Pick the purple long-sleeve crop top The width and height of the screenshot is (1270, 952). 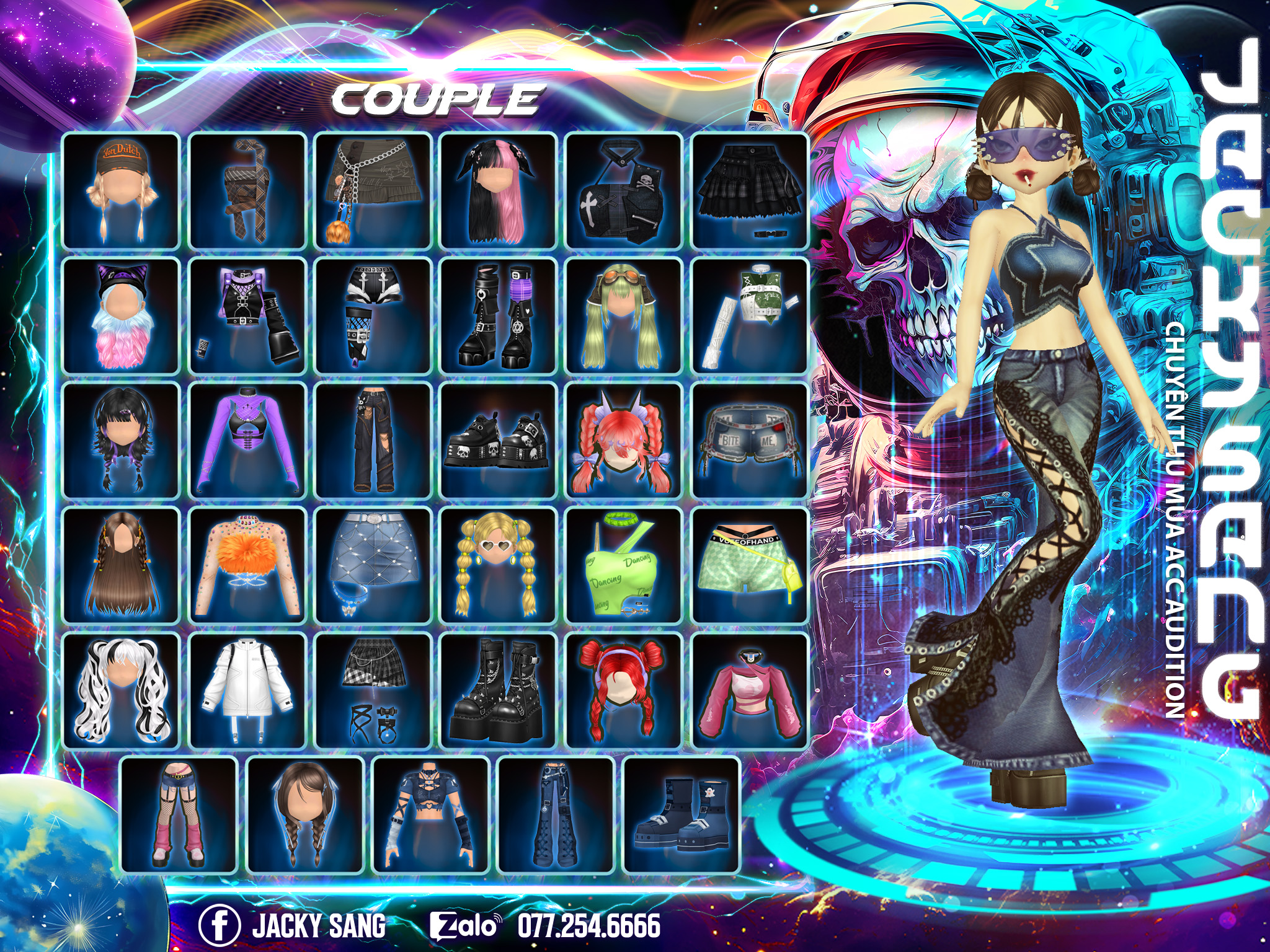(x=247, y=441)
